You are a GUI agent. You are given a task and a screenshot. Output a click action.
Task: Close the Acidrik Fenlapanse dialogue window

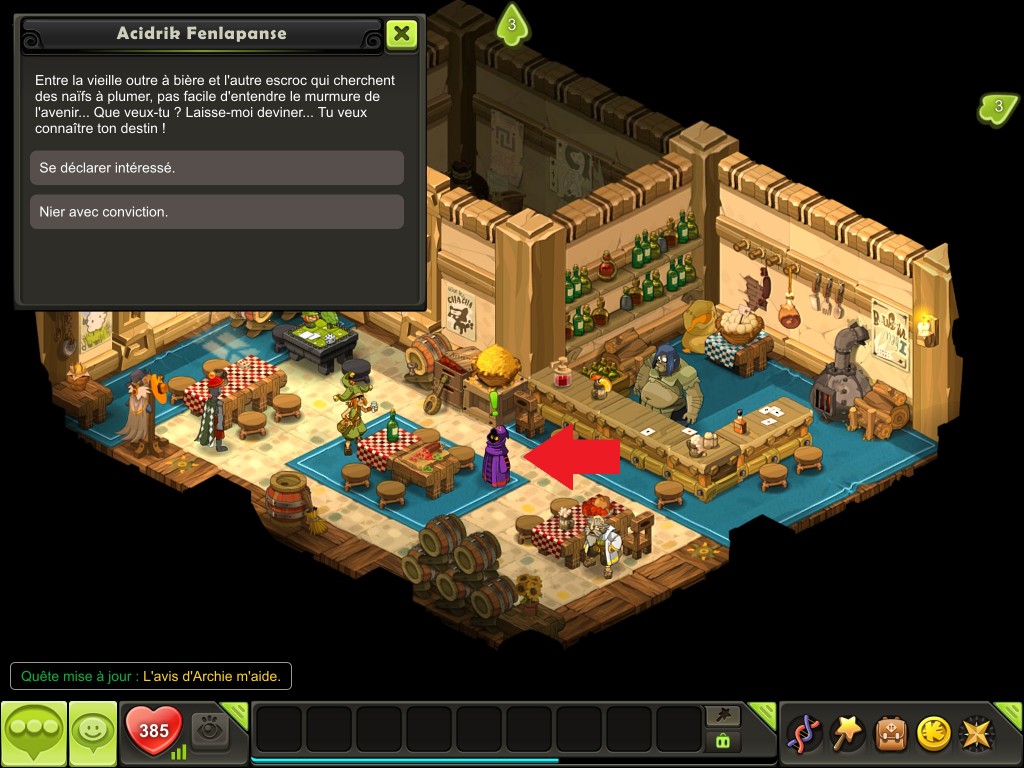click(x=401, y=33)
